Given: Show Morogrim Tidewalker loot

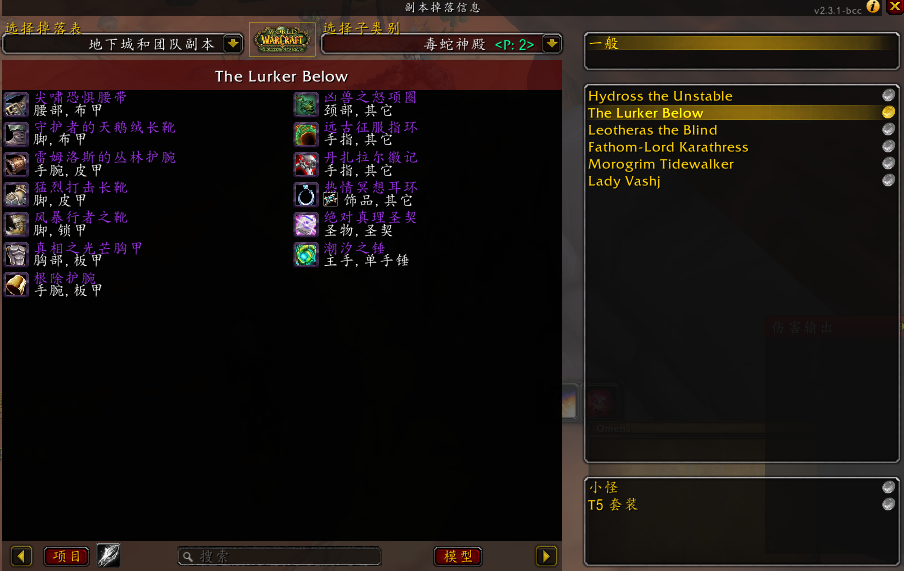Looking at the screenshot, I should [661, 164].
